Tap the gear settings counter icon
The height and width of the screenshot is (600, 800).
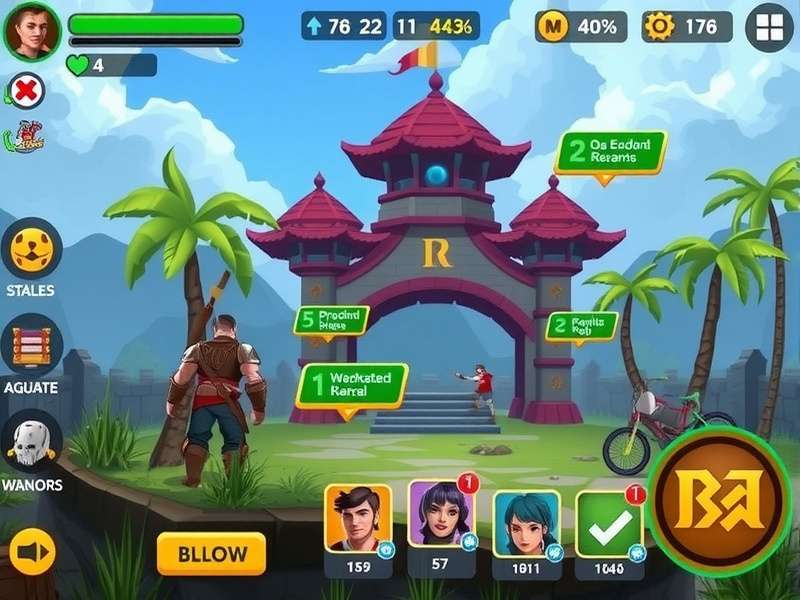[660, 27]
